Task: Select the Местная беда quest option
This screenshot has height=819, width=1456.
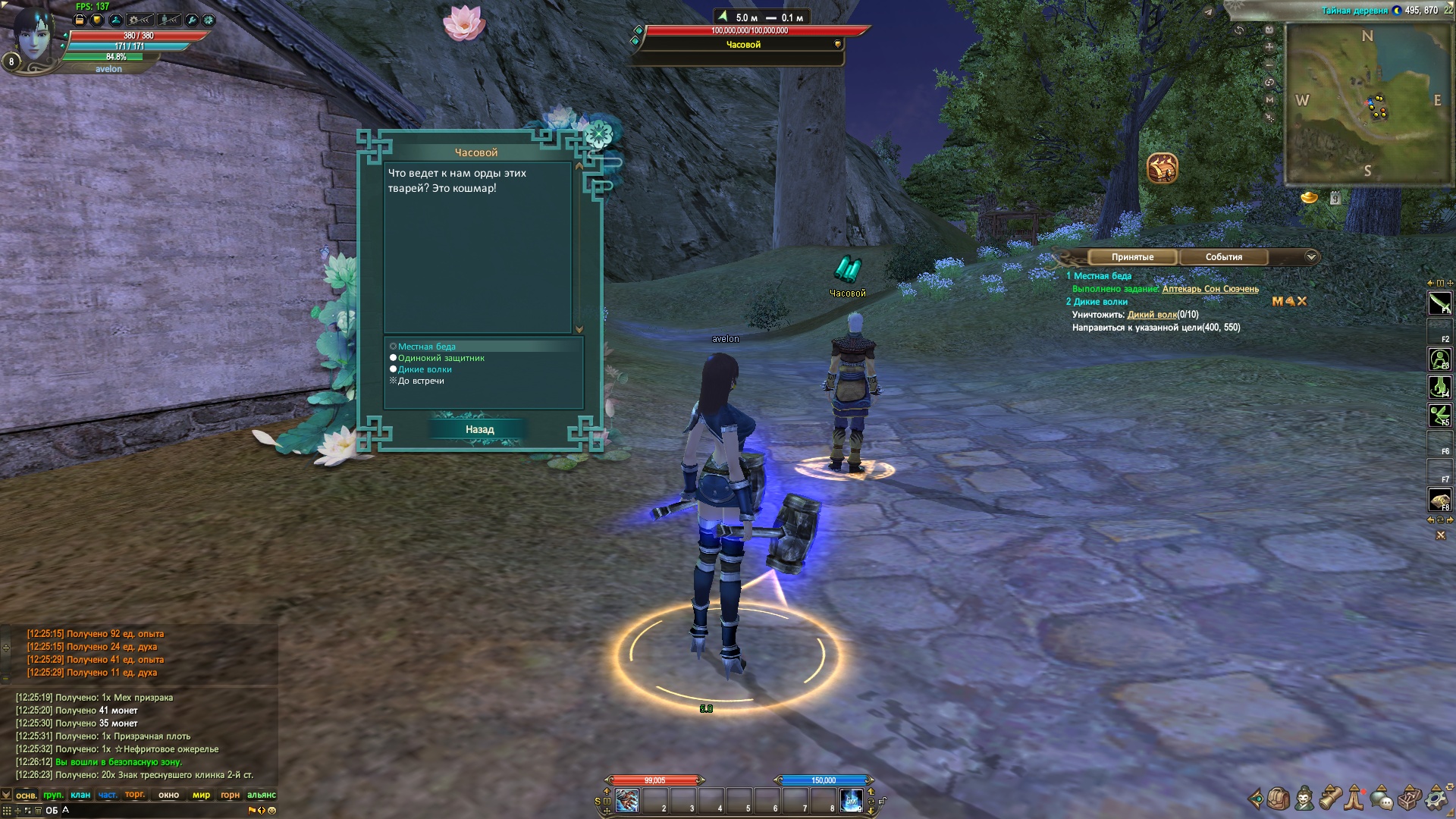Action: pyautogui.click(x=426, y=347)
